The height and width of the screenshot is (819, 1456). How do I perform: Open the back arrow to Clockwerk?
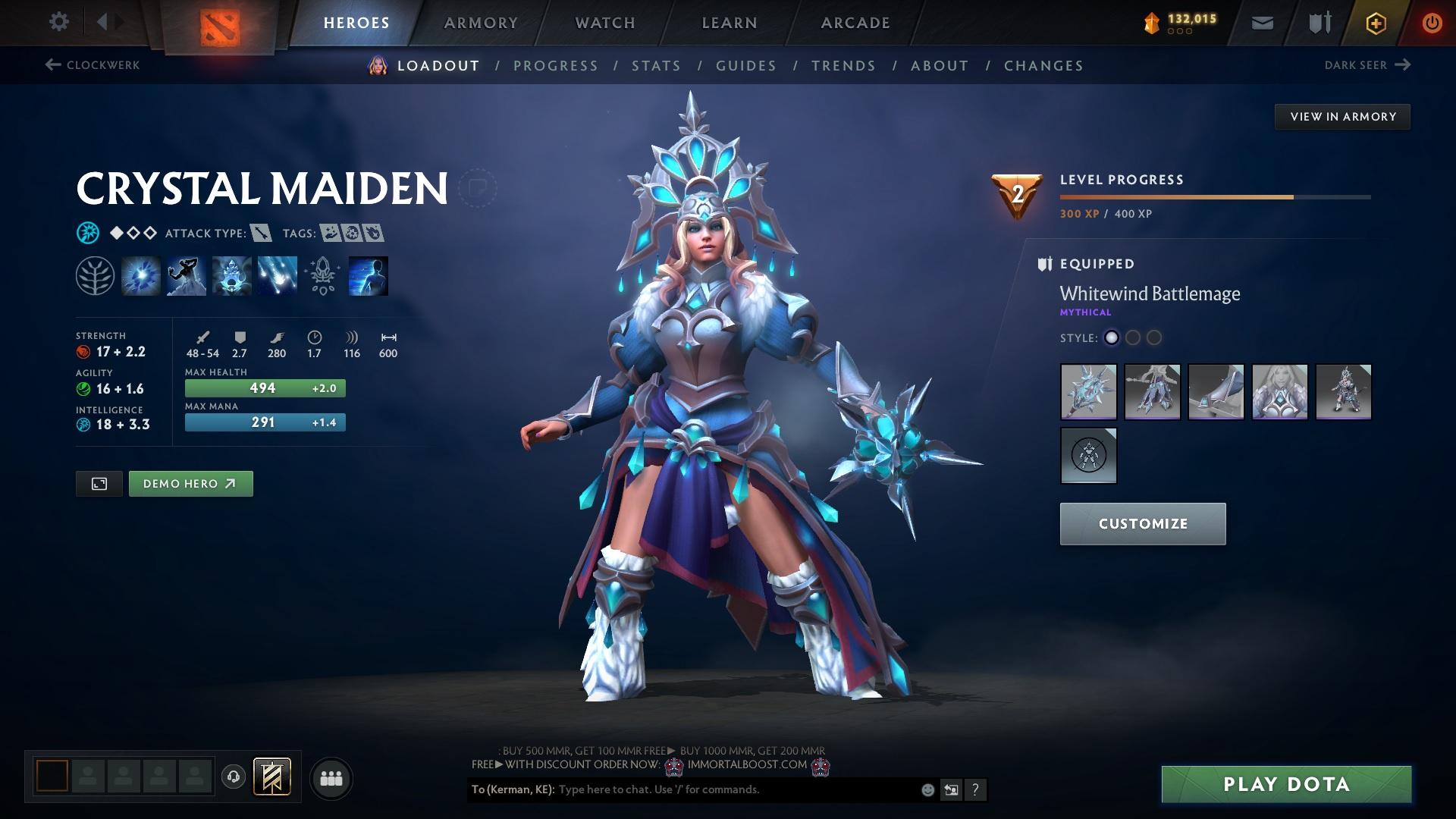tap(52, 65)
